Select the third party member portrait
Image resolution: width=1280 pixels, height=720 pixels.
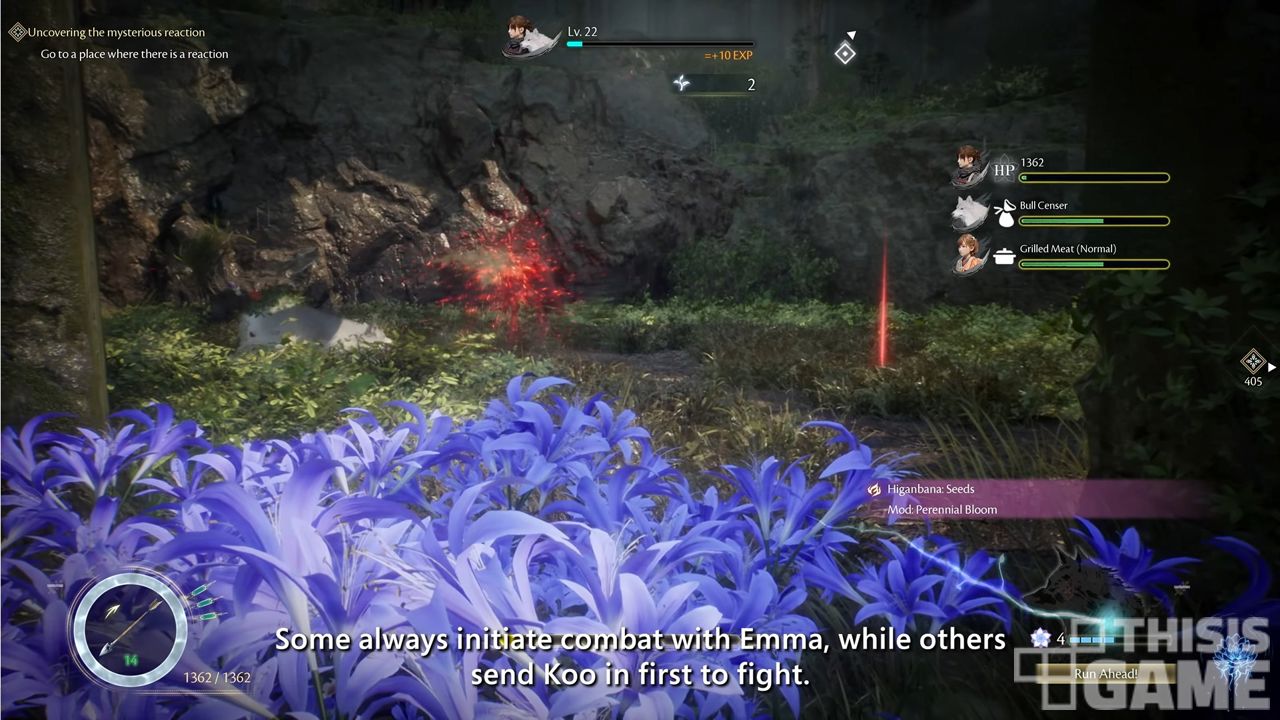coord(967,254)
